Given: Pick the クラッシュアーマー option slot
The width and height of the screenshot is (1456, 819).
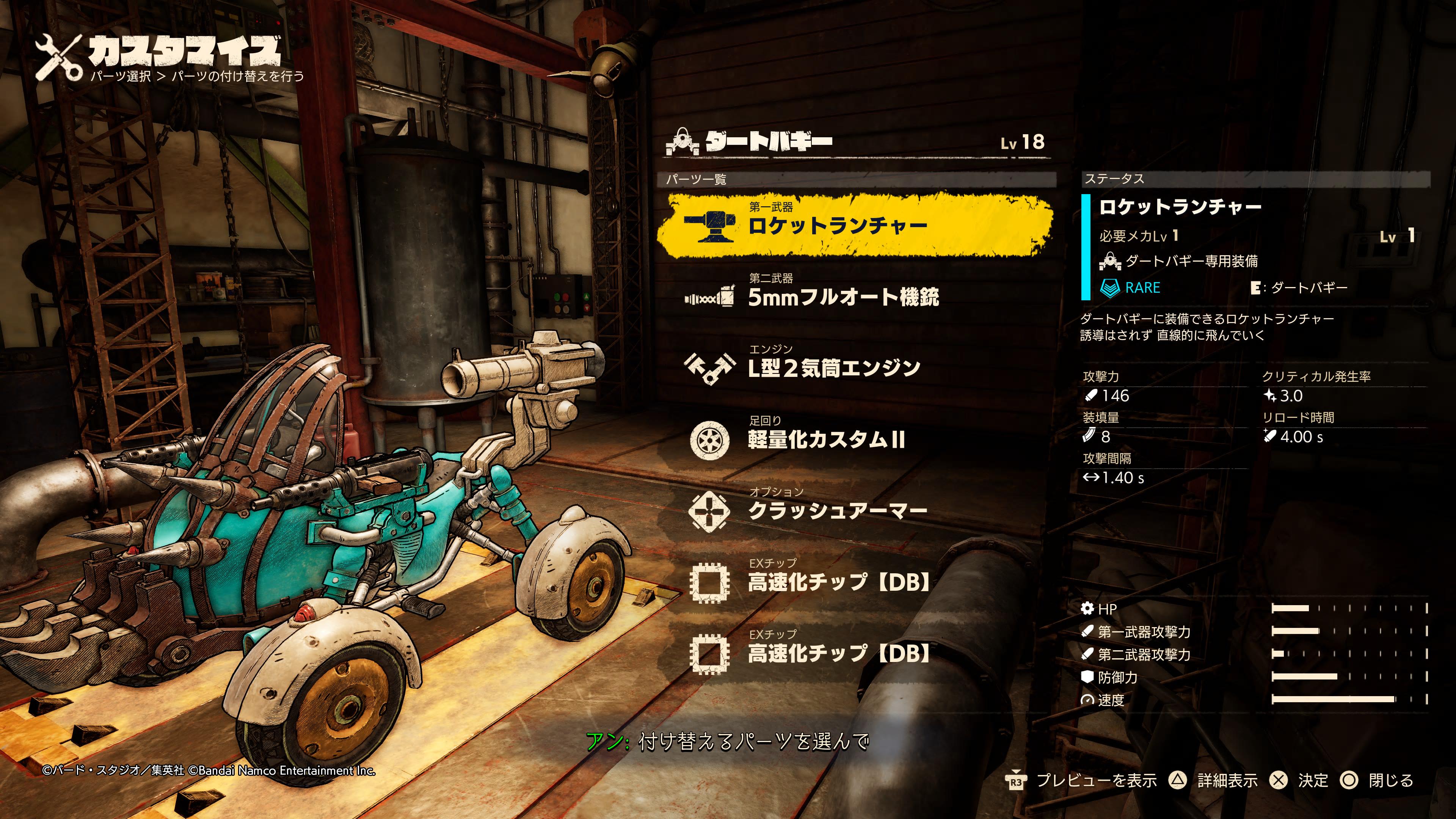Looking at the screenshot, I should [836, 510].
